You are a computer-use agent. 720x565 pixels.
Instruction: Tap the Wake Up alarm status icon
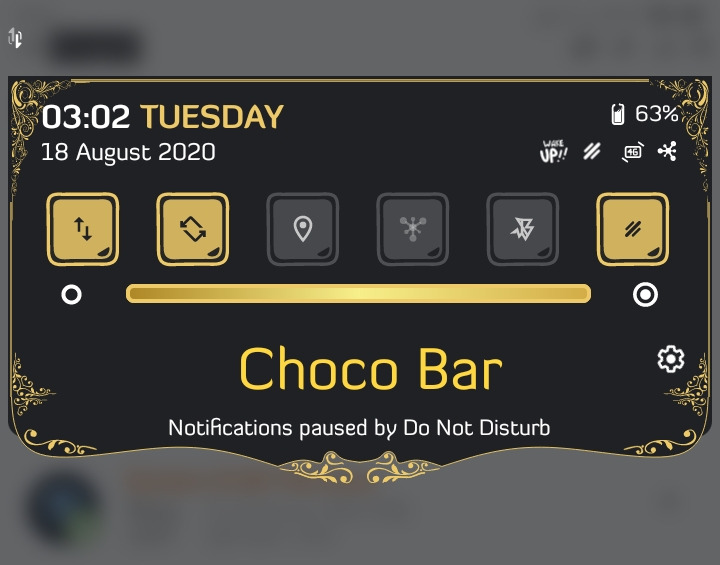click(x=553, y=152)
